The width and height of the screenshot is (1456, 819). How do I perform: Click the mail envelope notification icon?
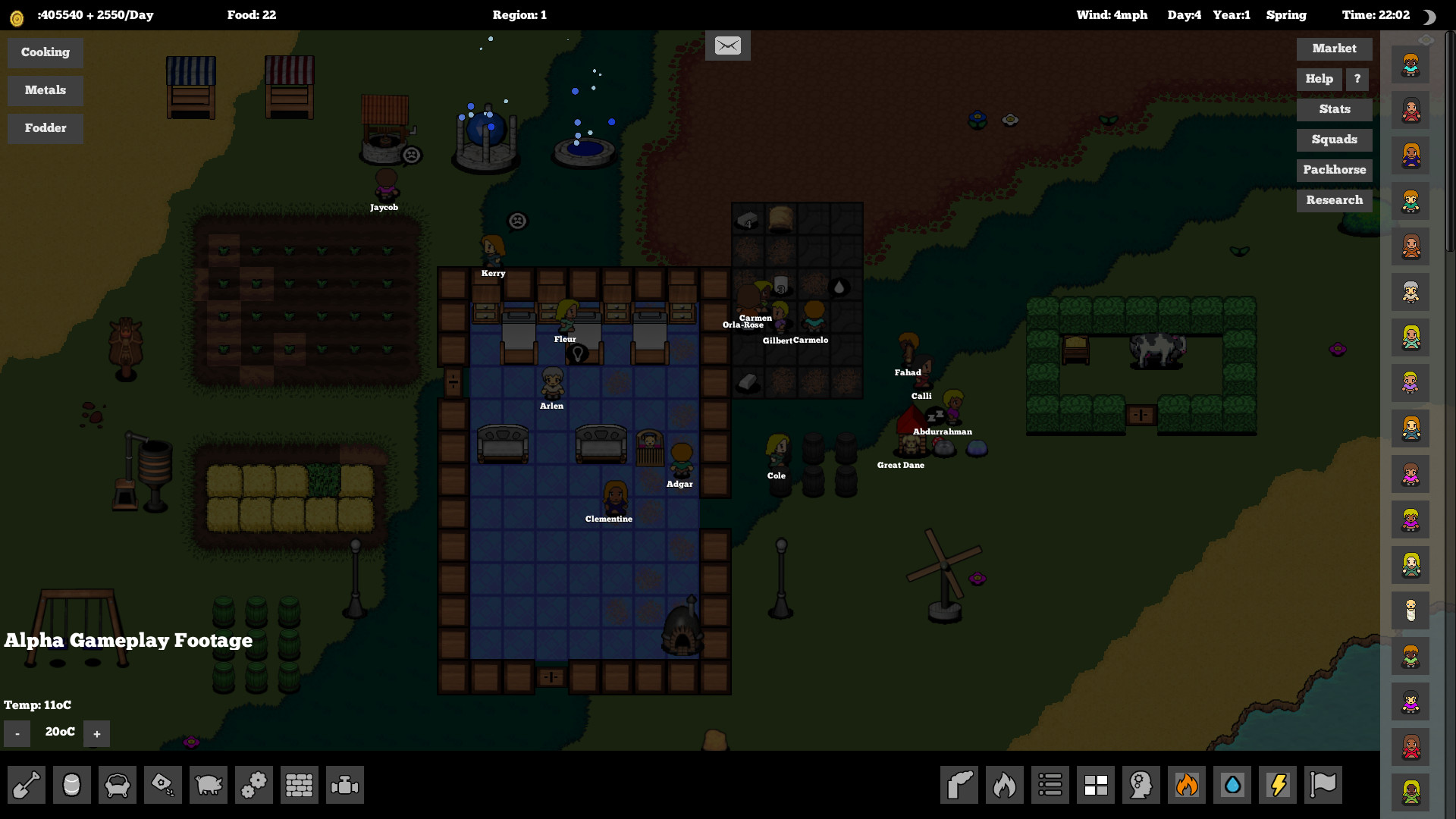tap(727, 45)
